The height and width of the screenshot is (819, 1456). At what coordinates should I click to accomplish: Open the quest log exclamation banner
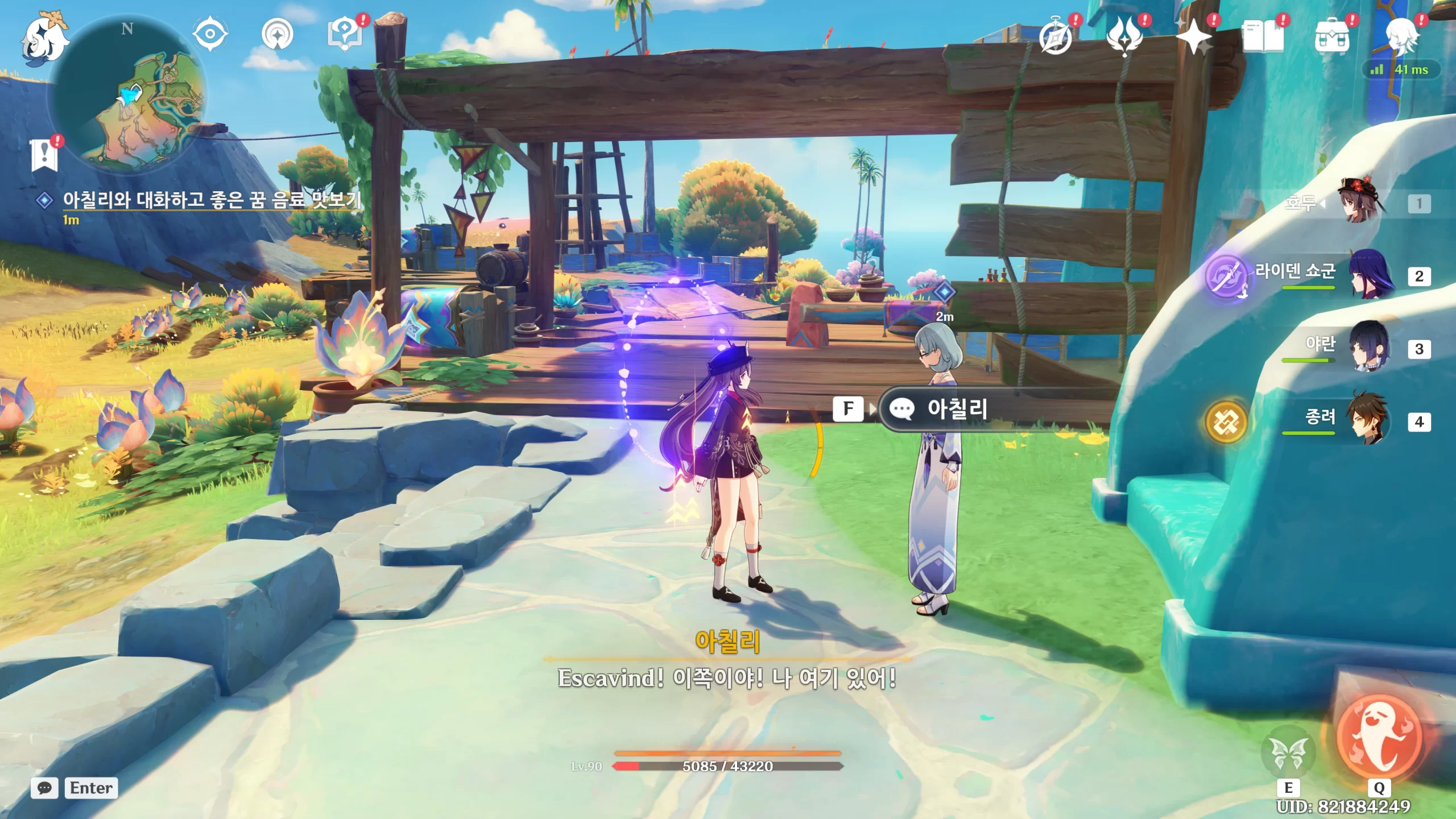click(44, 155)
